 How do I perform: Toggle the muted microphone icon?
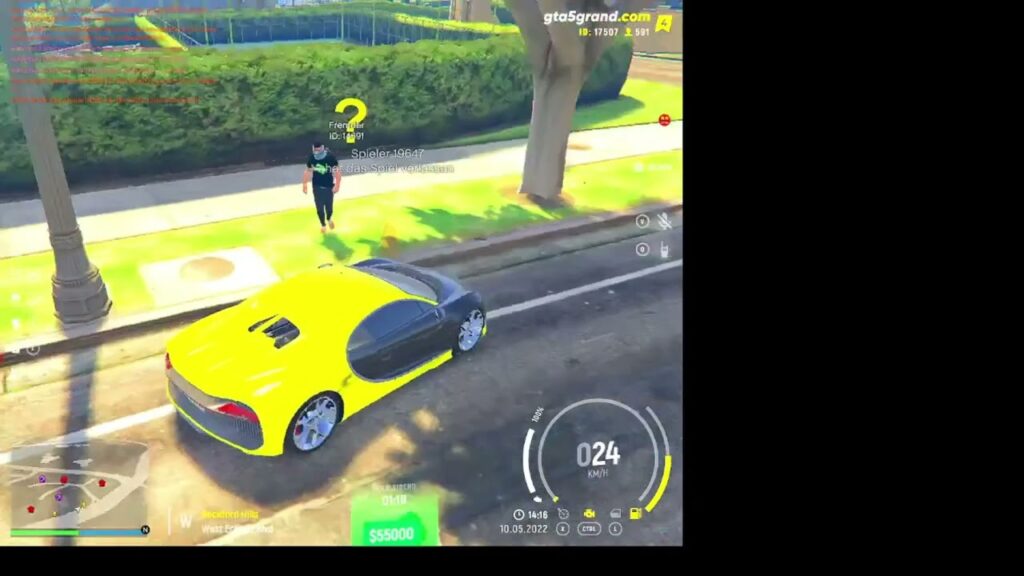click(664, 222)
